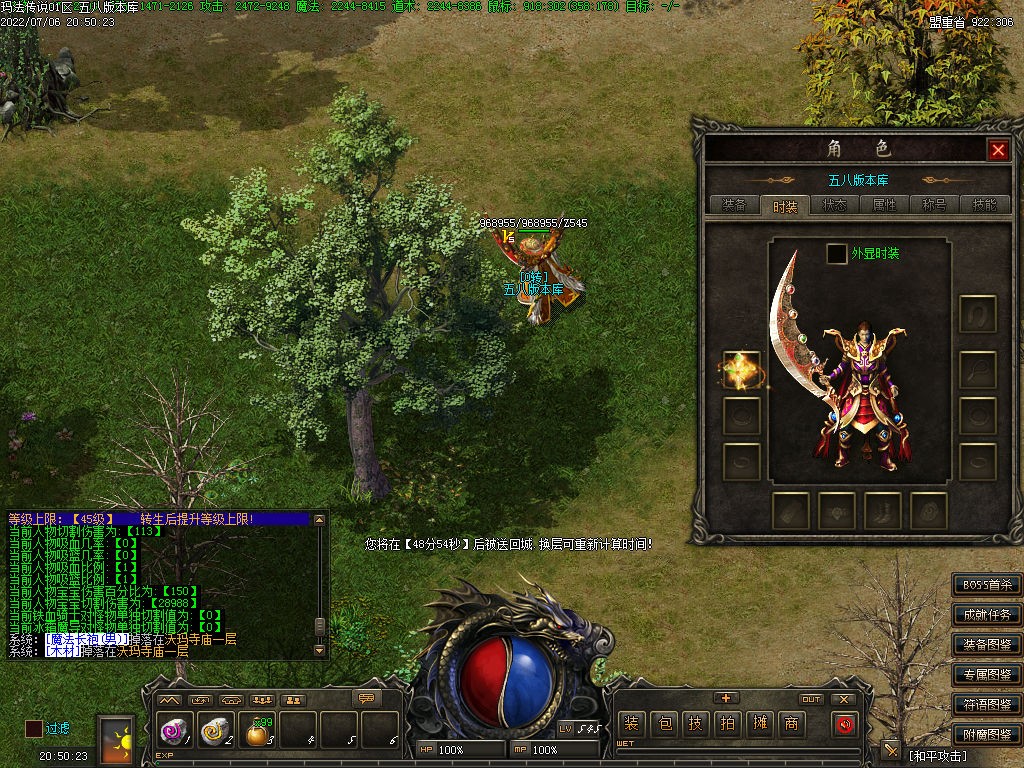Open the 商 shop button

coord(791,724)
